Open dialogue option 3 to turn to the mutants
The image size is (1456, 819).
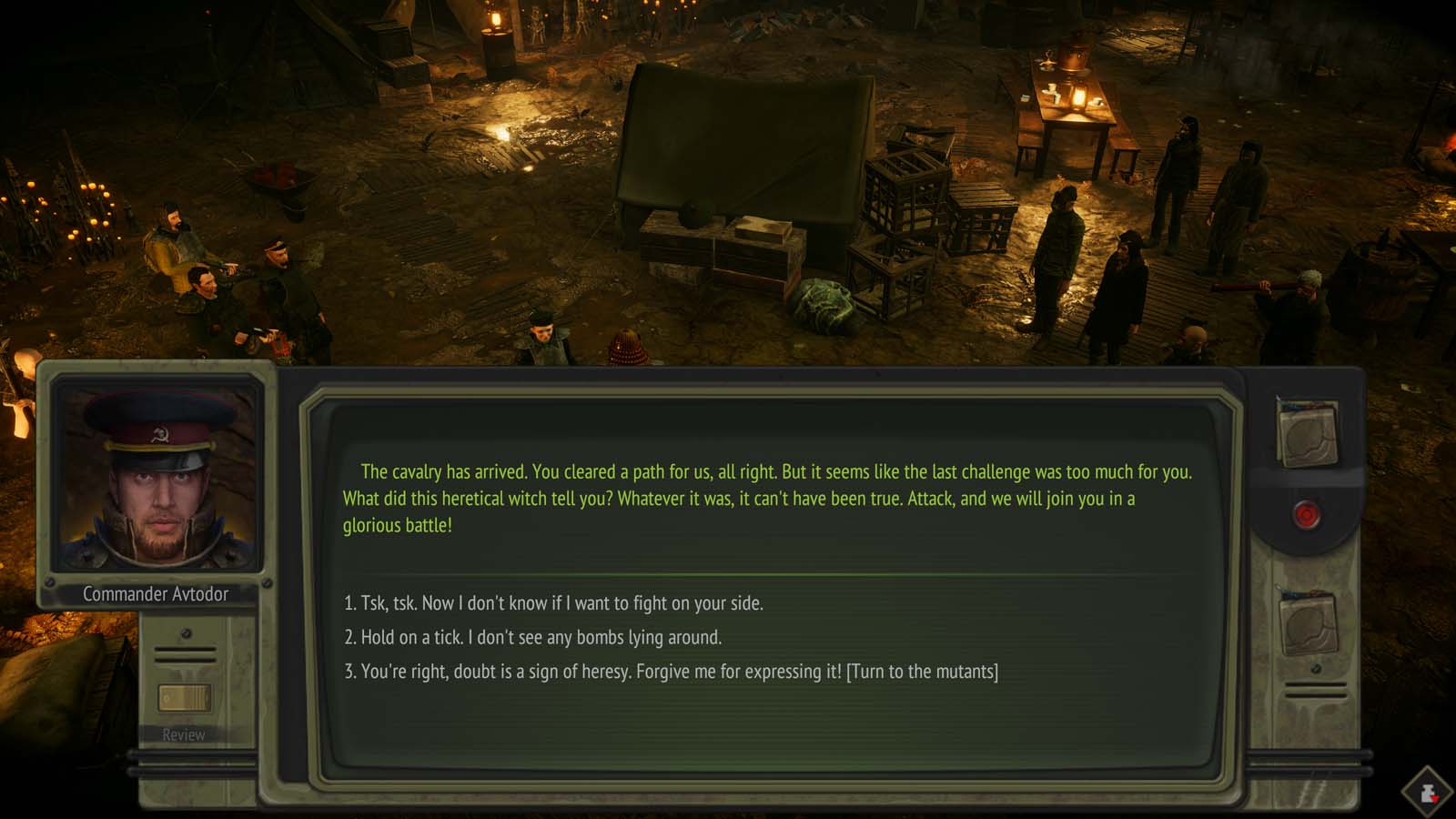679,672
